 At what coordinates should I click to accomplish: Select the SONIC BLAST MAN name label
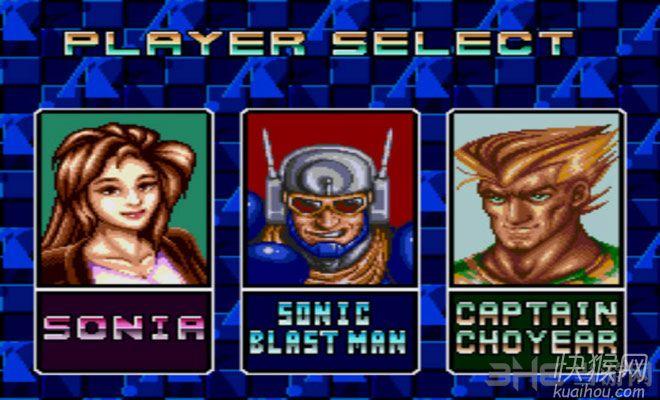[330, 327]
